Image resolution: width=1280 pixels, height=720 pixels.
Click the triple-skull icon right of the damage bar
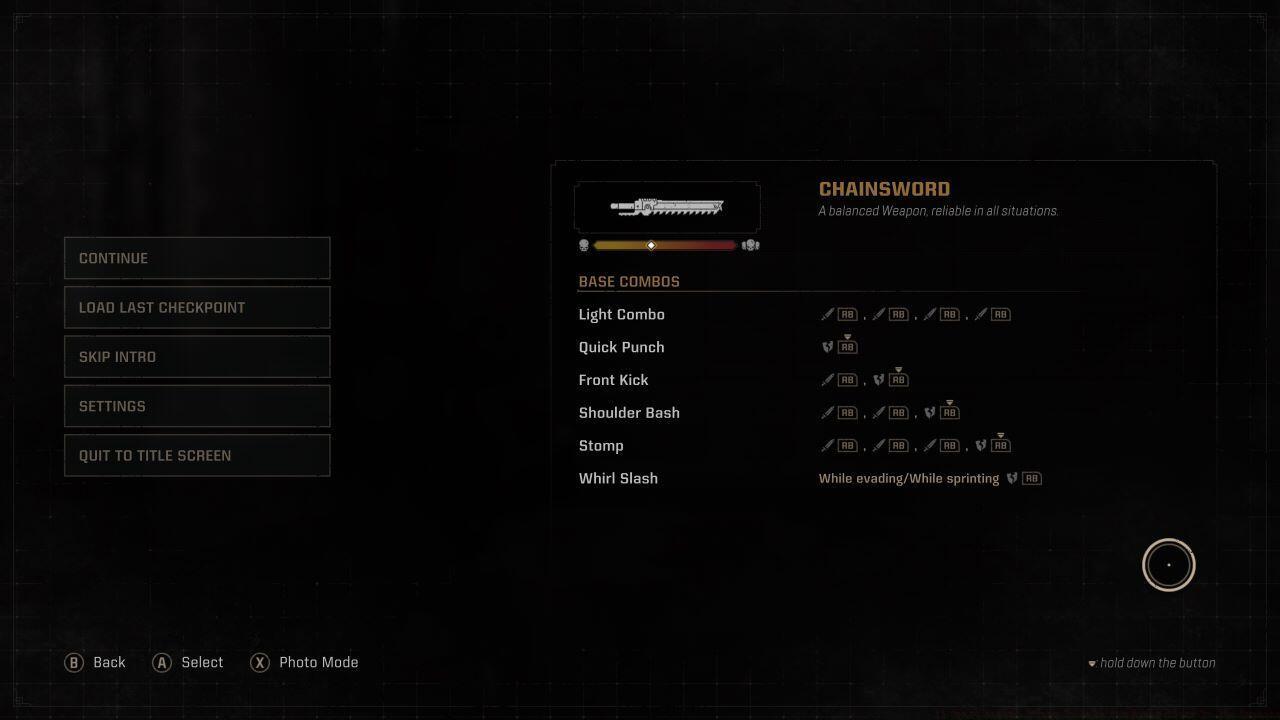(751, 245)
